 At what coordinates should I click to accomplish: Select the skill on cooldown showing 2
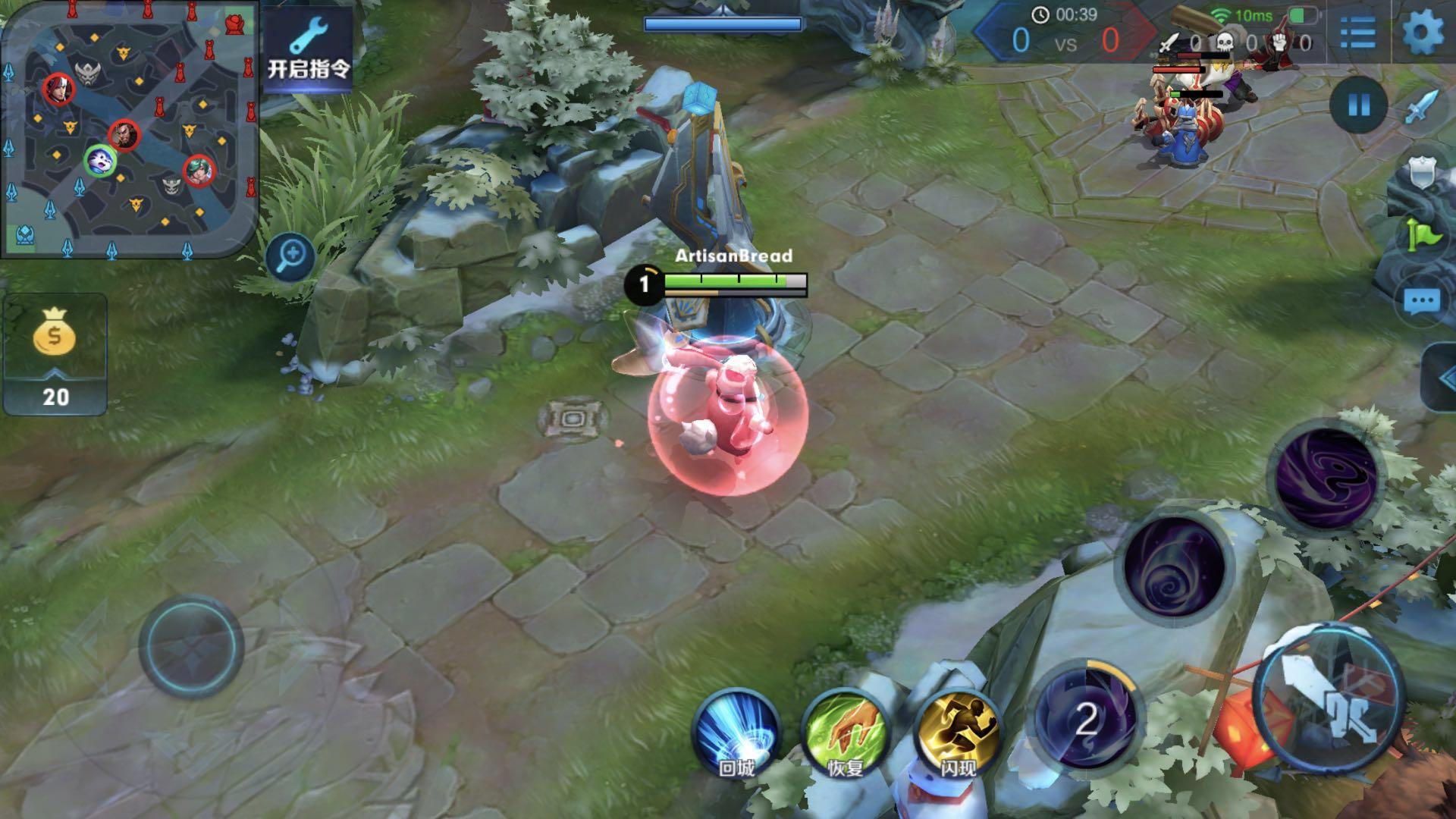point(1086,717)
